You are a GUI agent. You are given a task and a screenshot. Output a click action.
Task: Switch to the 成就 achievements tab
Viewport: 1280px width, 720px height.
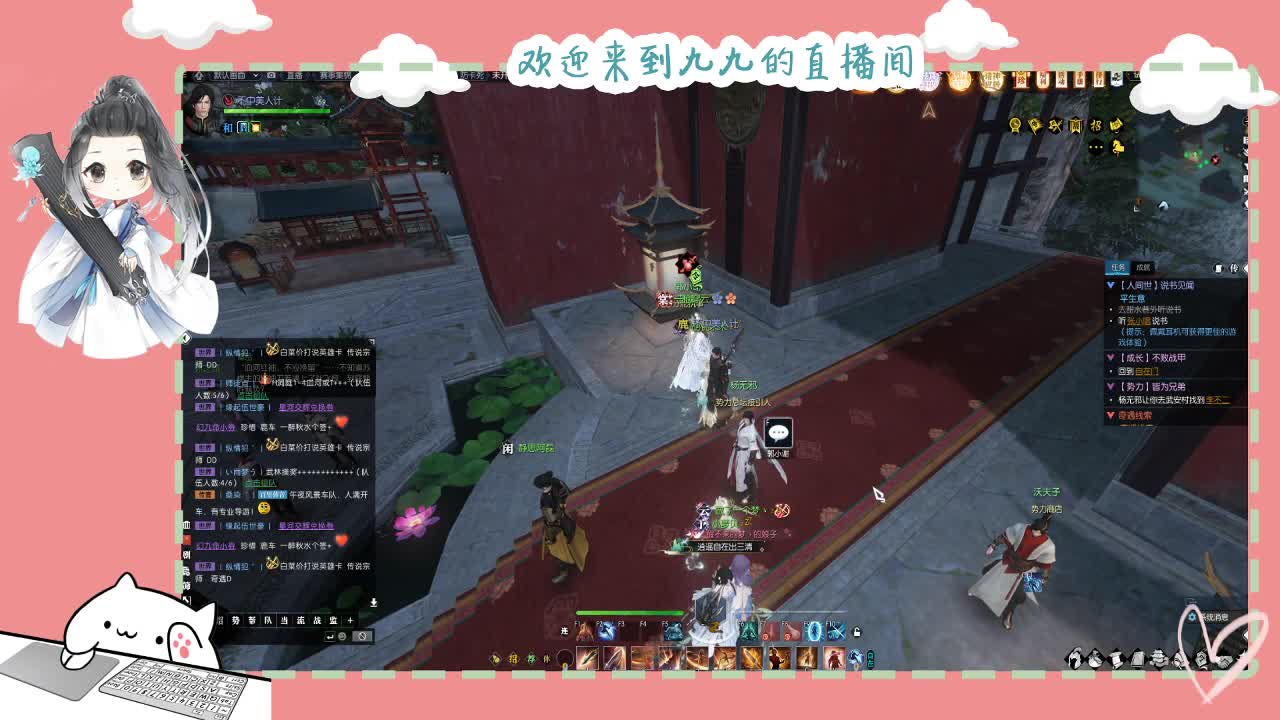1142,267
